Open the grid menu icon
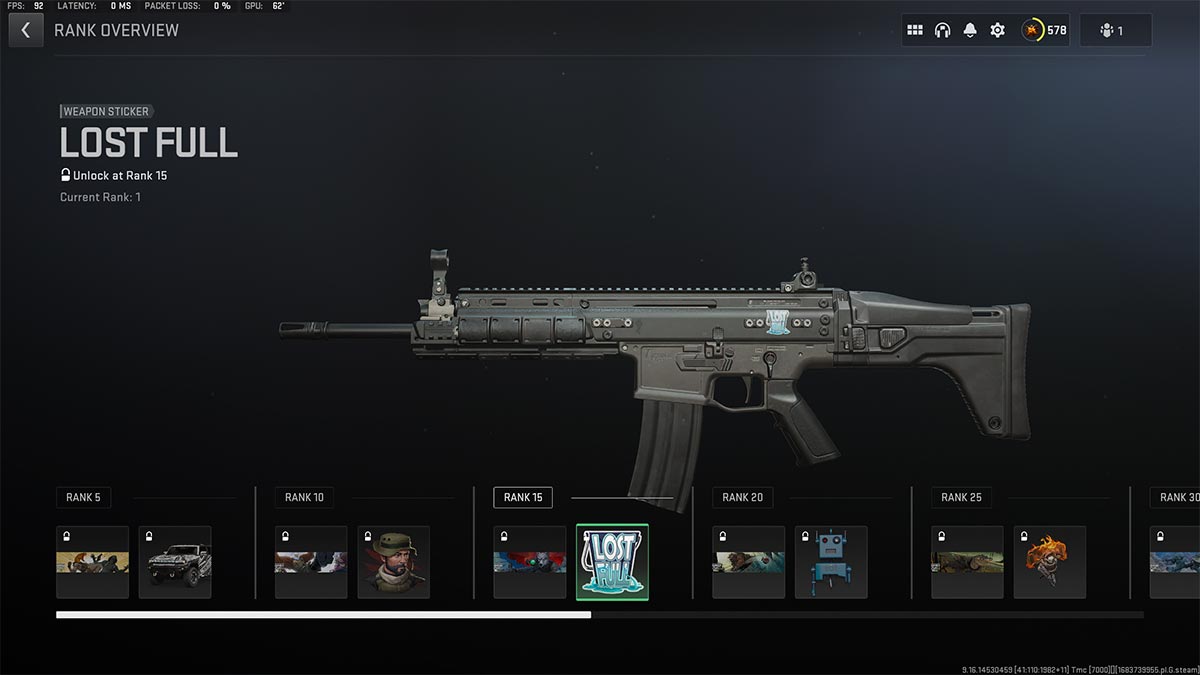This screenshot has width=1200, height=675. (x=915, y=30)
